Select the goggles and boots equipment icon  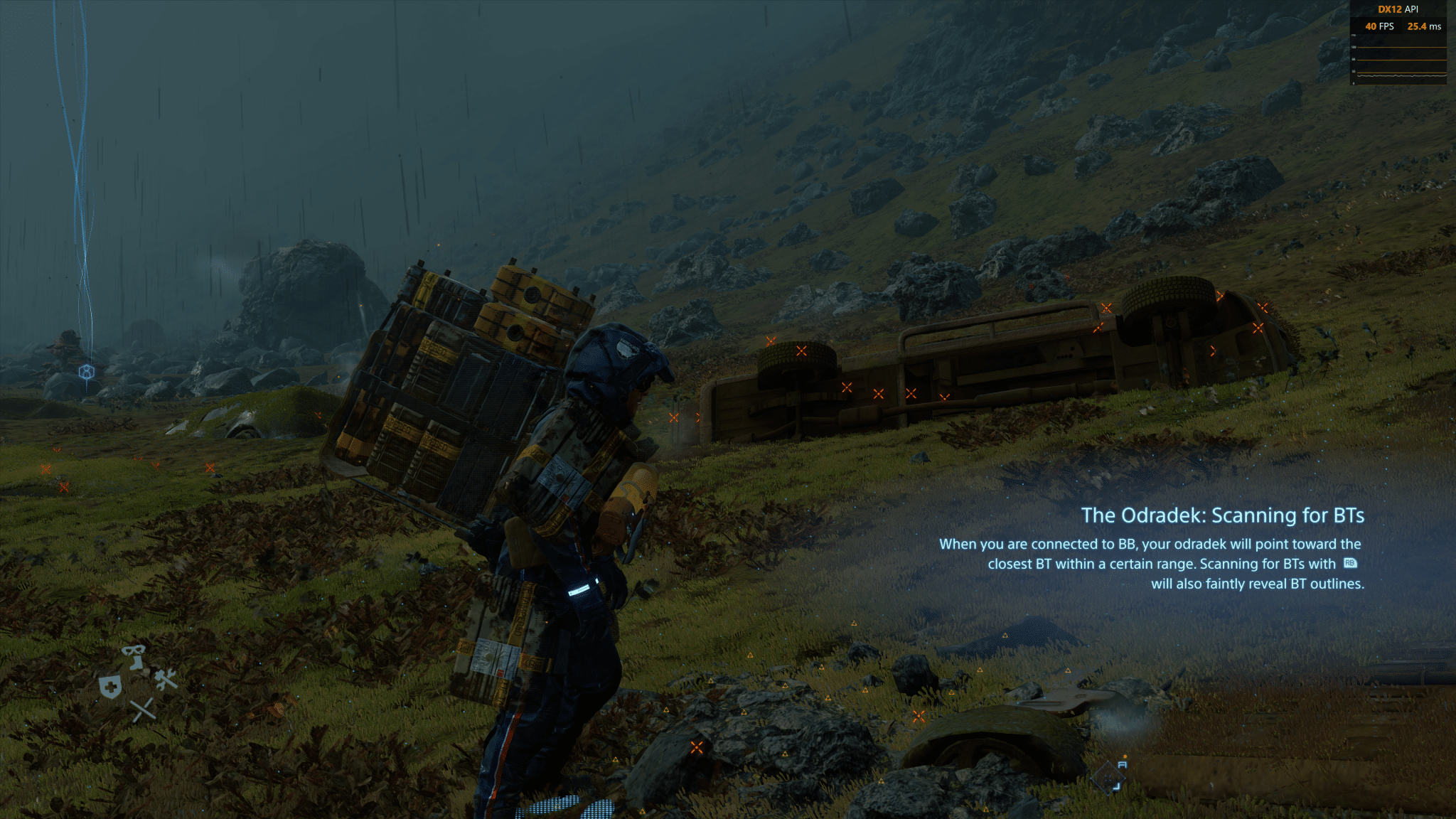(134, 656)
